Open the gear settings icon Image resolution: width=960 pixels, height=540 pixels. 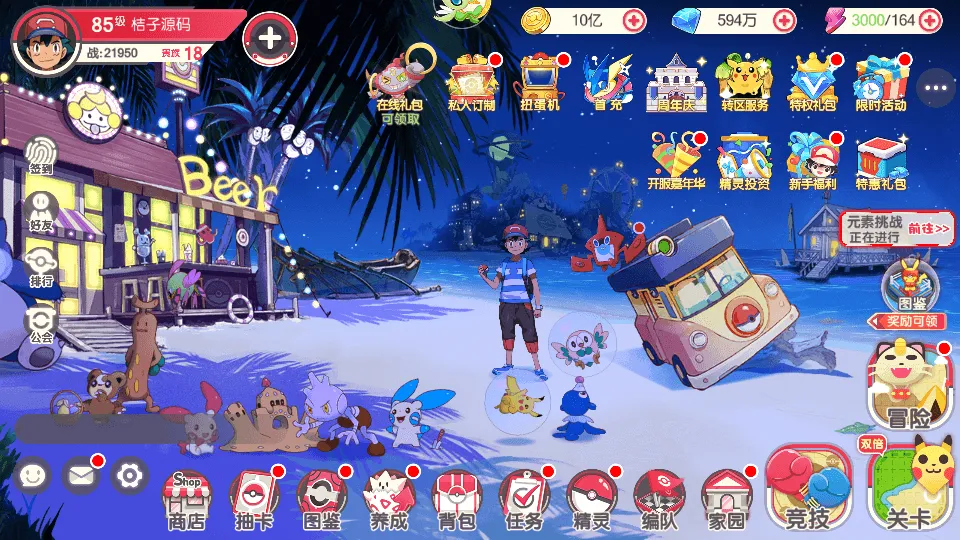pyautogui.click(x=129, y=475)
